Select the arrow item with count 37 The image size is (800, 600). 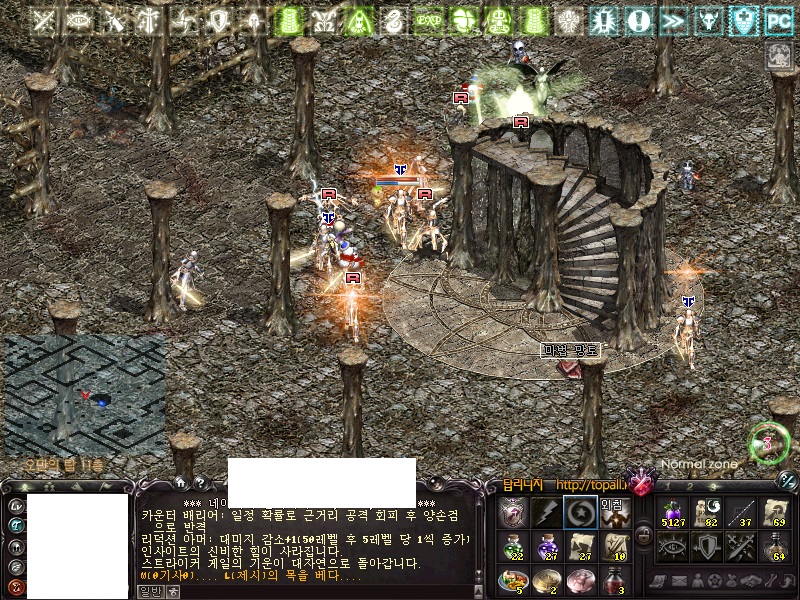click(740, 512)
